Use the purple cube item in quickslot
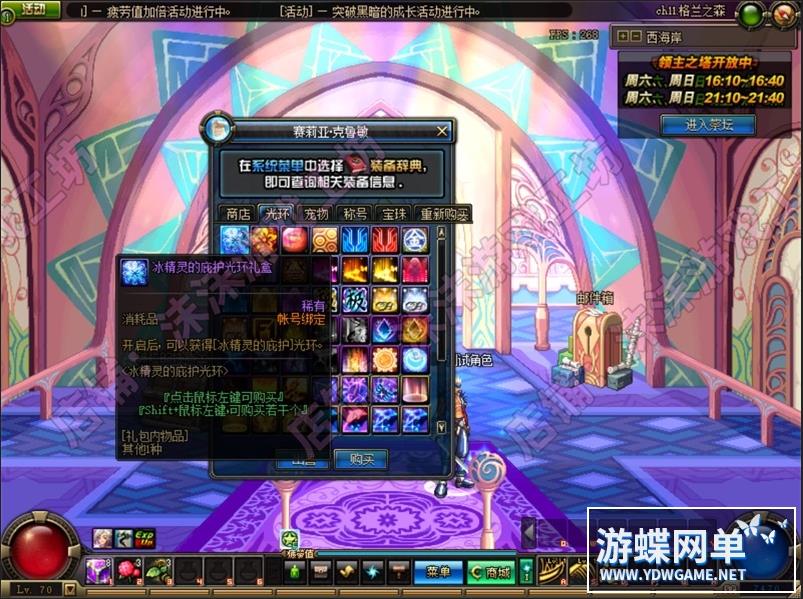The image size is (803, 599). point(97,571)
